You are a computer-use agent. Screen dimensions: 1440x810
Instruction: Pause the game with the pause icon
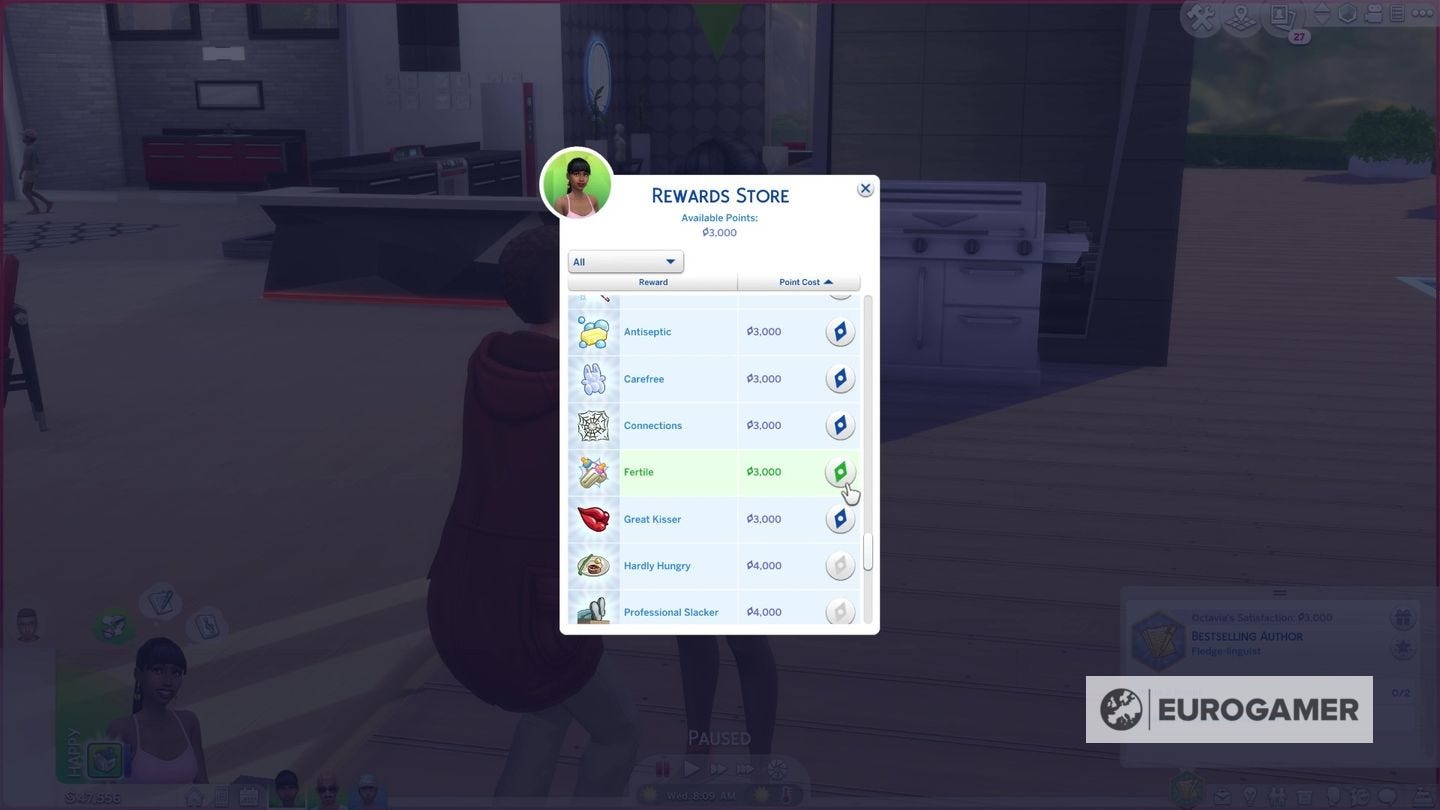[x=662, y=768]
